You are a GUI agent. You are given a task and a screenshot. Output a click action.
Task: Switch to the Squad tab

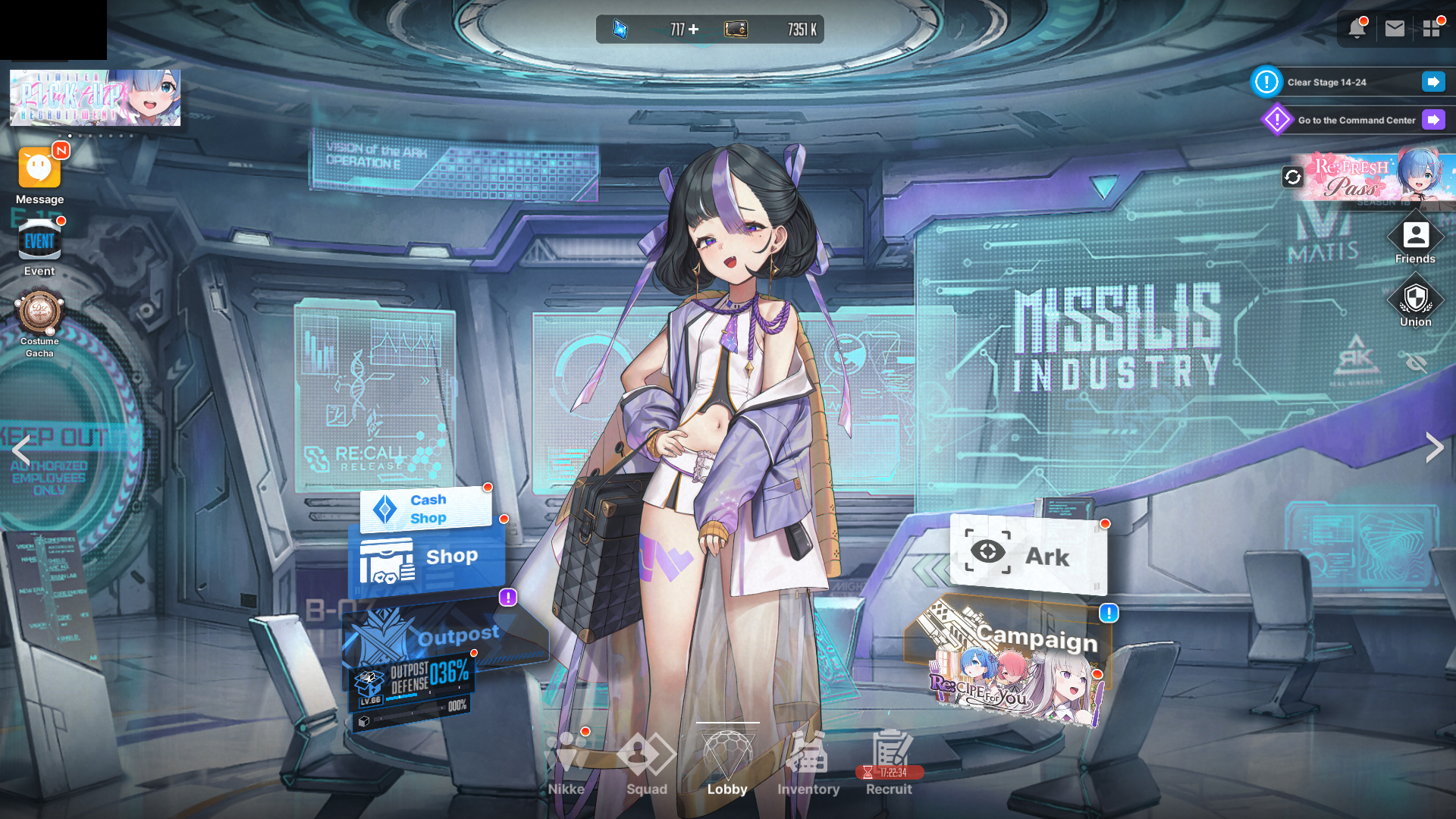coord(646,762)
